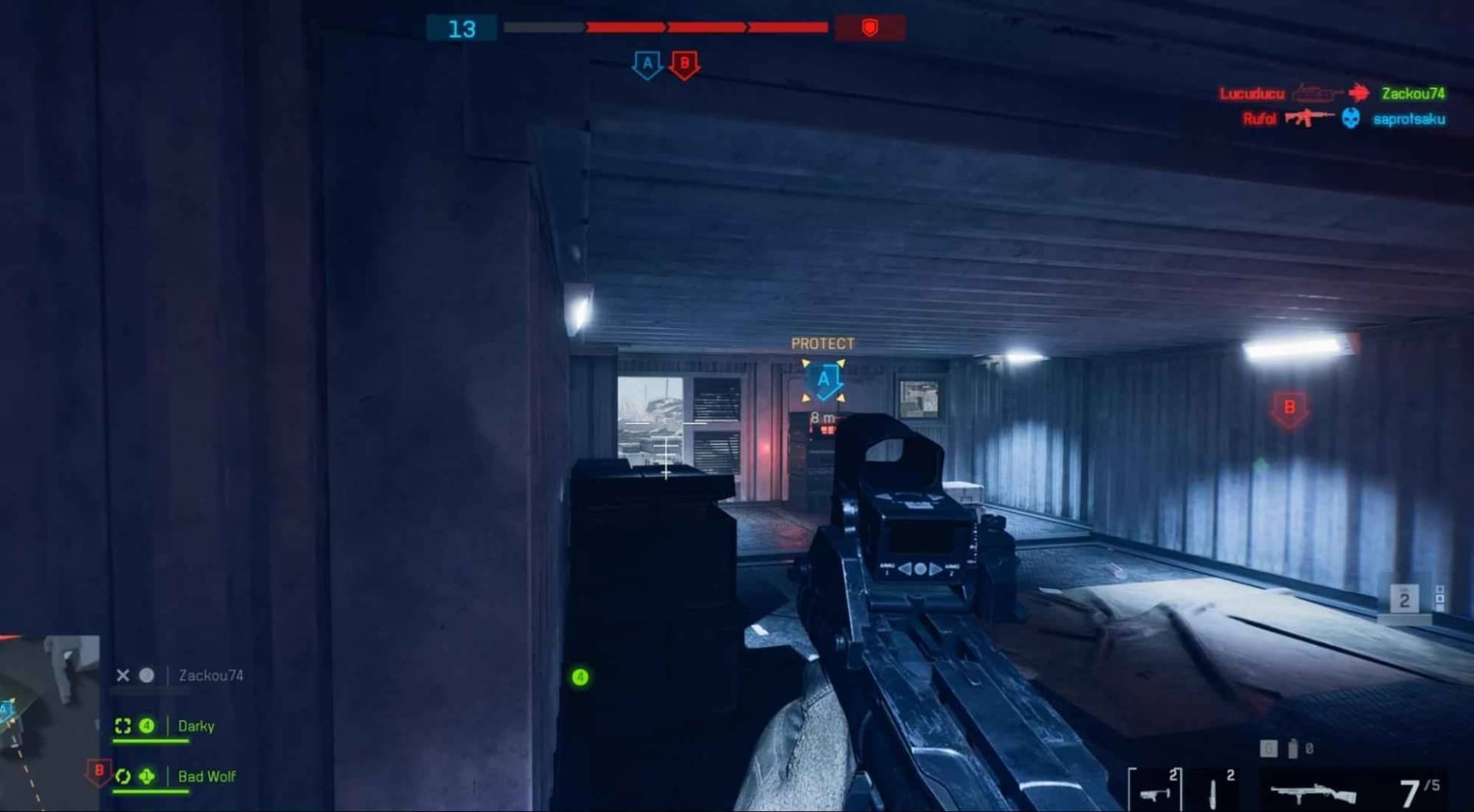This screenshot has width=1474, height=812.
Task: Select the throwing knife gadget icon
Action: click(x=1213, y=794)
